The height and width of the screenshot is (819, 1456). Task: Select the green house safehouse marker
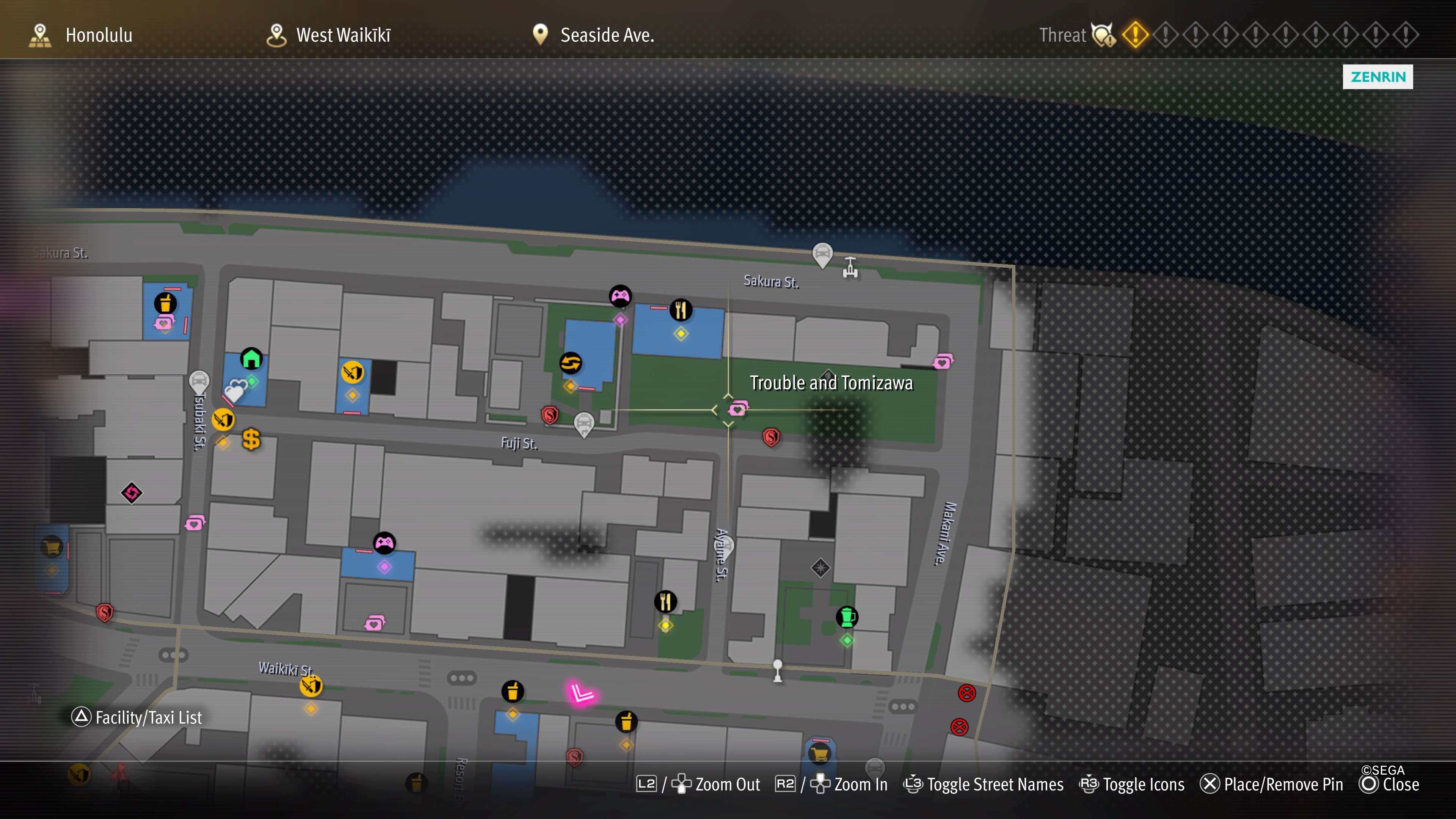click(x=251, y=358)
